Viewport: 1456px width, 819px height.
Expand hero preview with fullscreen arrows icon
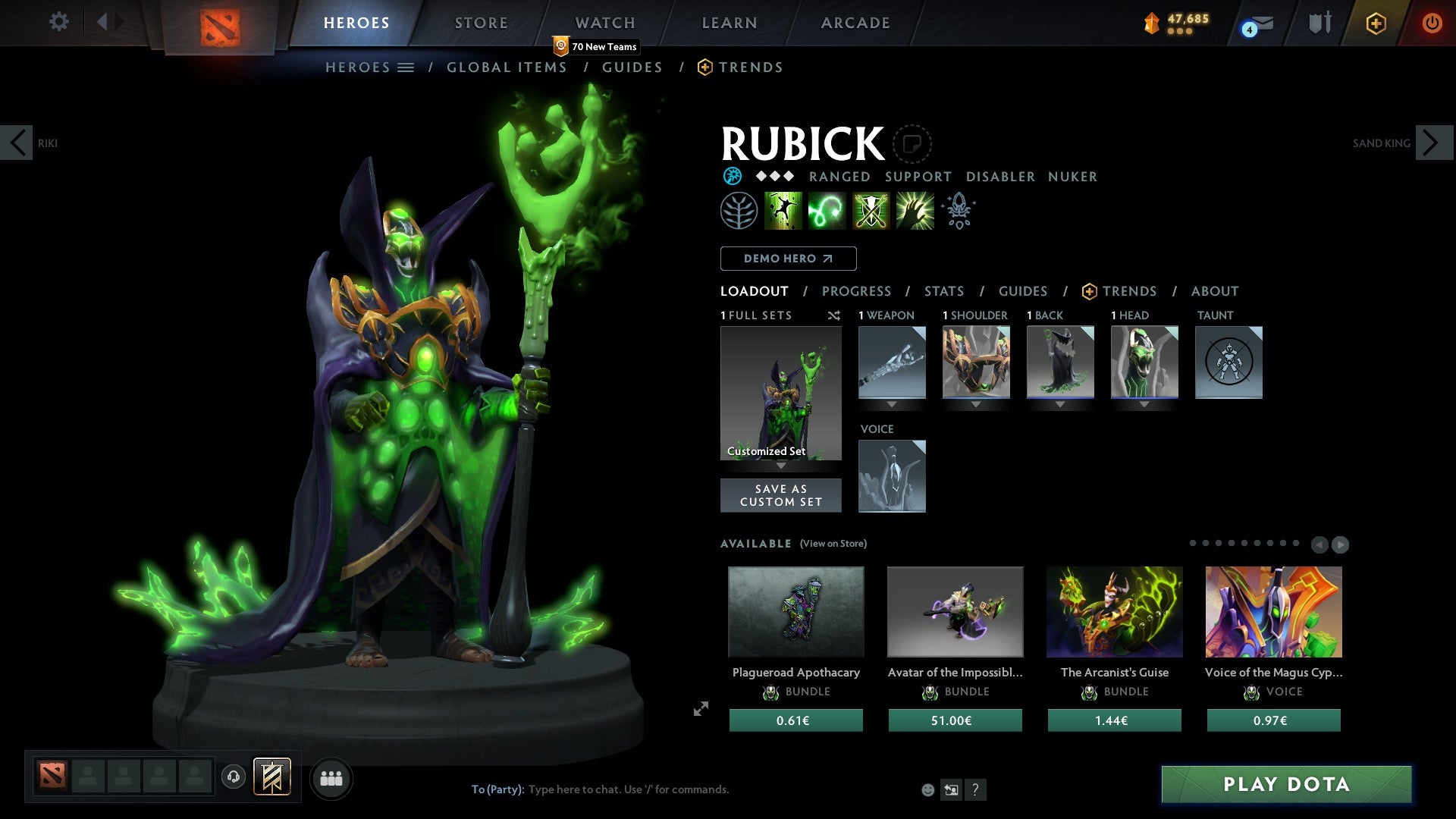coord(700,709)
